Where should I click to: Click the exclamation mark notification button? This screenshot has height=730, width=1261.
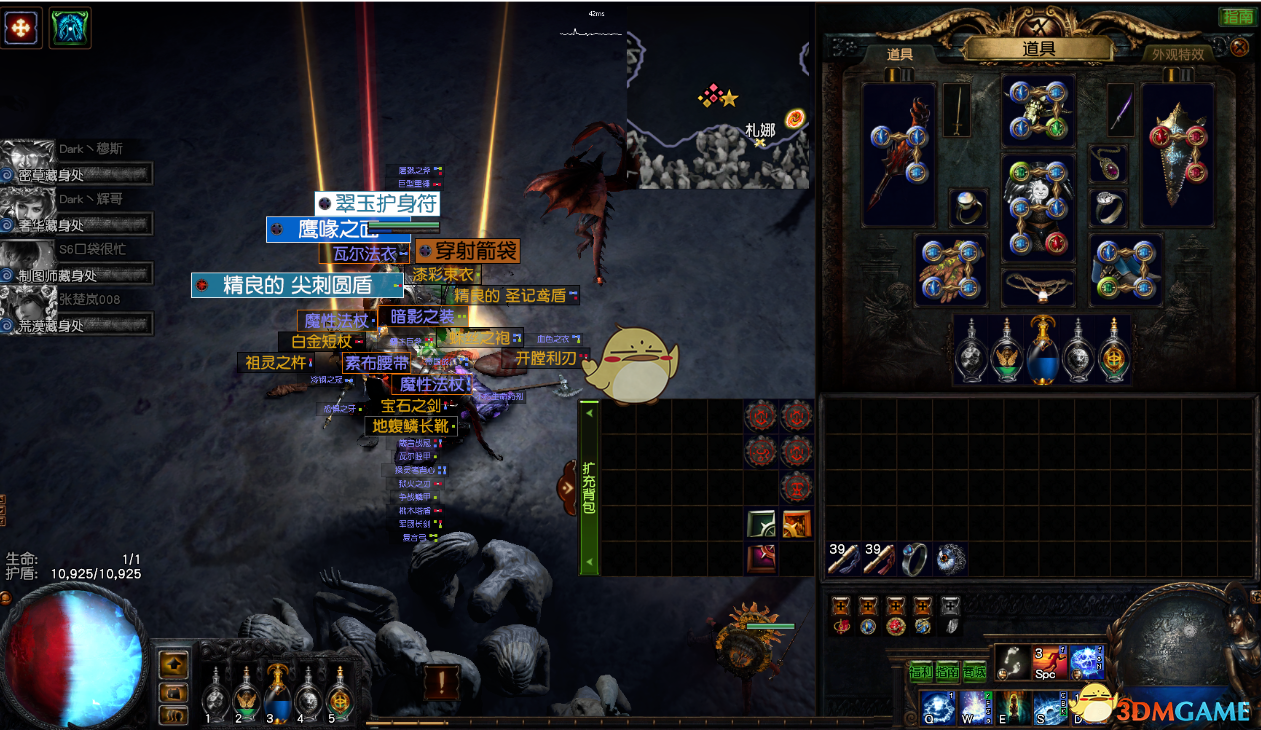[441, 683]
